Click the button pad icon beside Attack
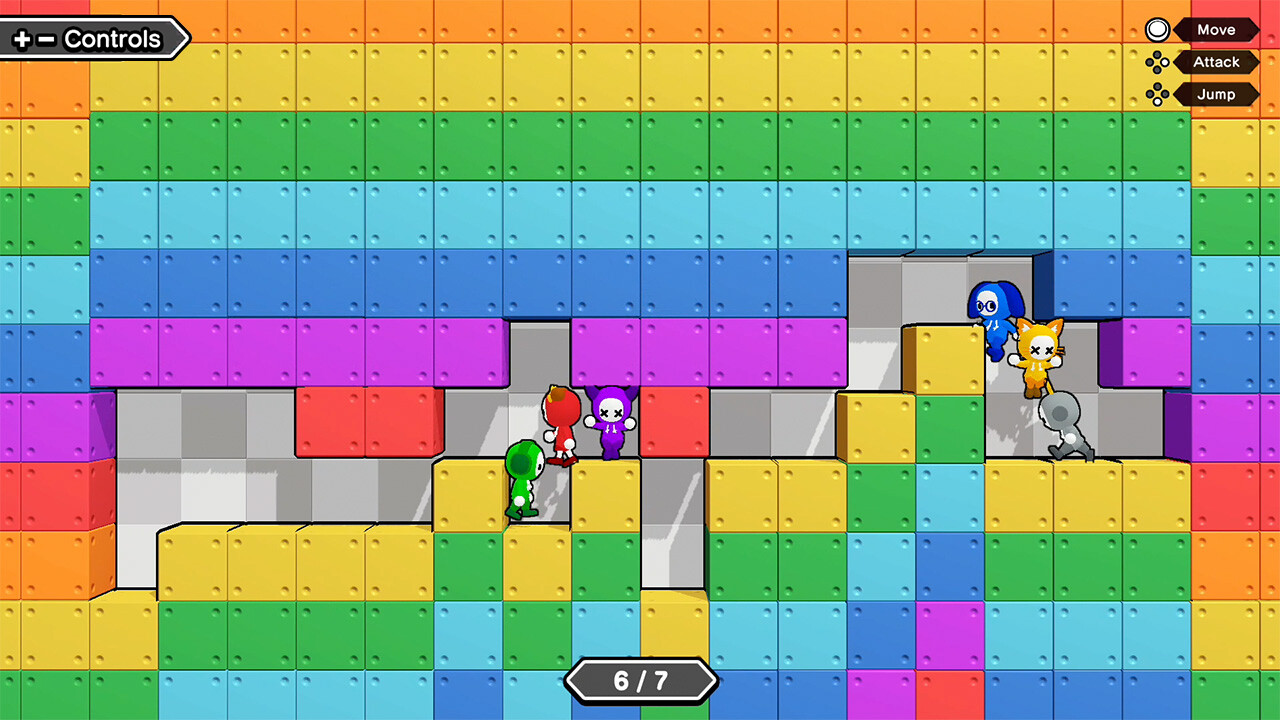Viewport: 1280px width, 720px height. coord(1157,62)
